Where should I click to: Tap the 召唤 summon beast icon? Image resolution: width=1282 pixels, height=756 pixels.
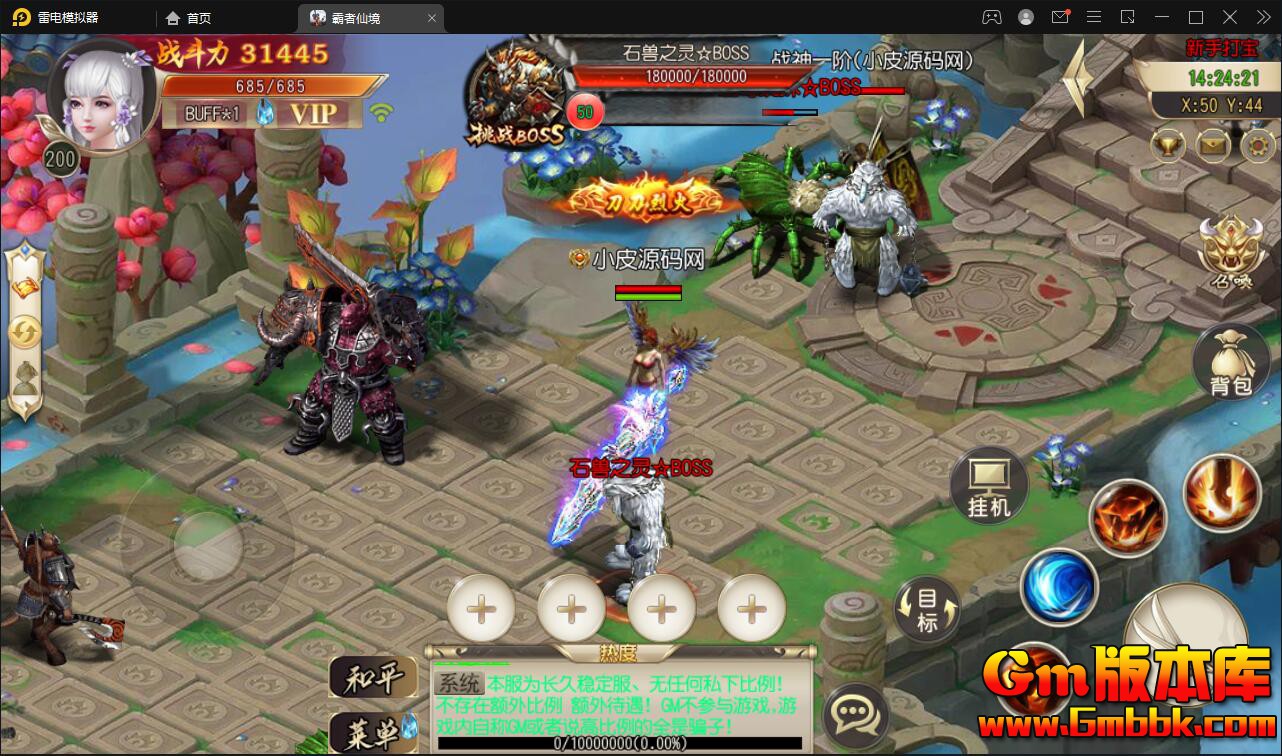(1230, 250)
